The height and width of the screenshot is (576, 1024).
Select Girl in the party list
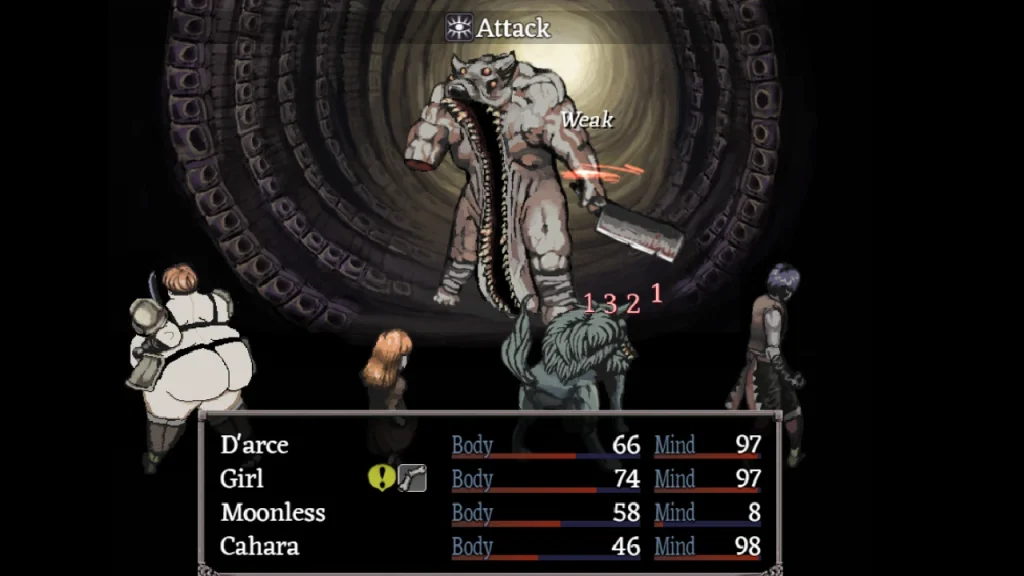click(x=242, y=479)
